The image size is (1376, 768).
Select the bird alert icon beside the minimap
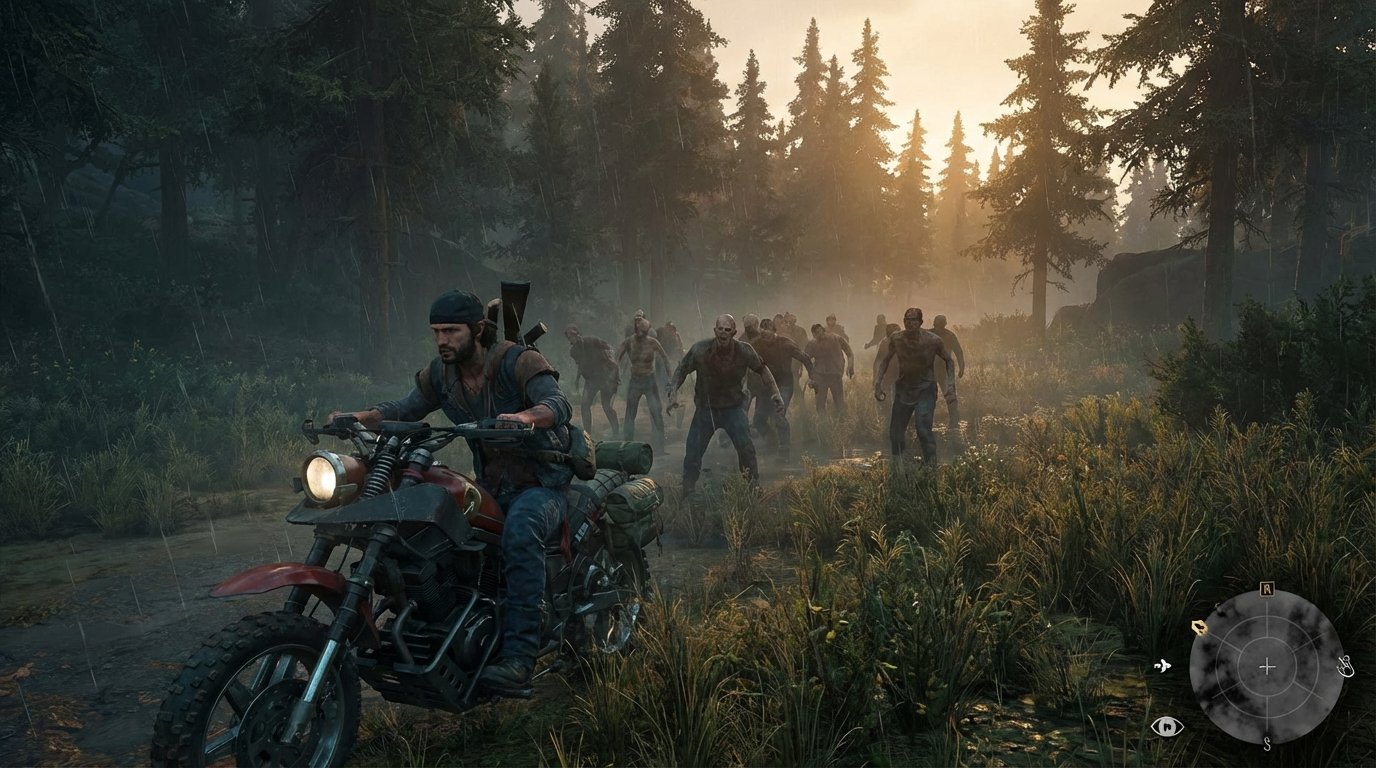1163,666
